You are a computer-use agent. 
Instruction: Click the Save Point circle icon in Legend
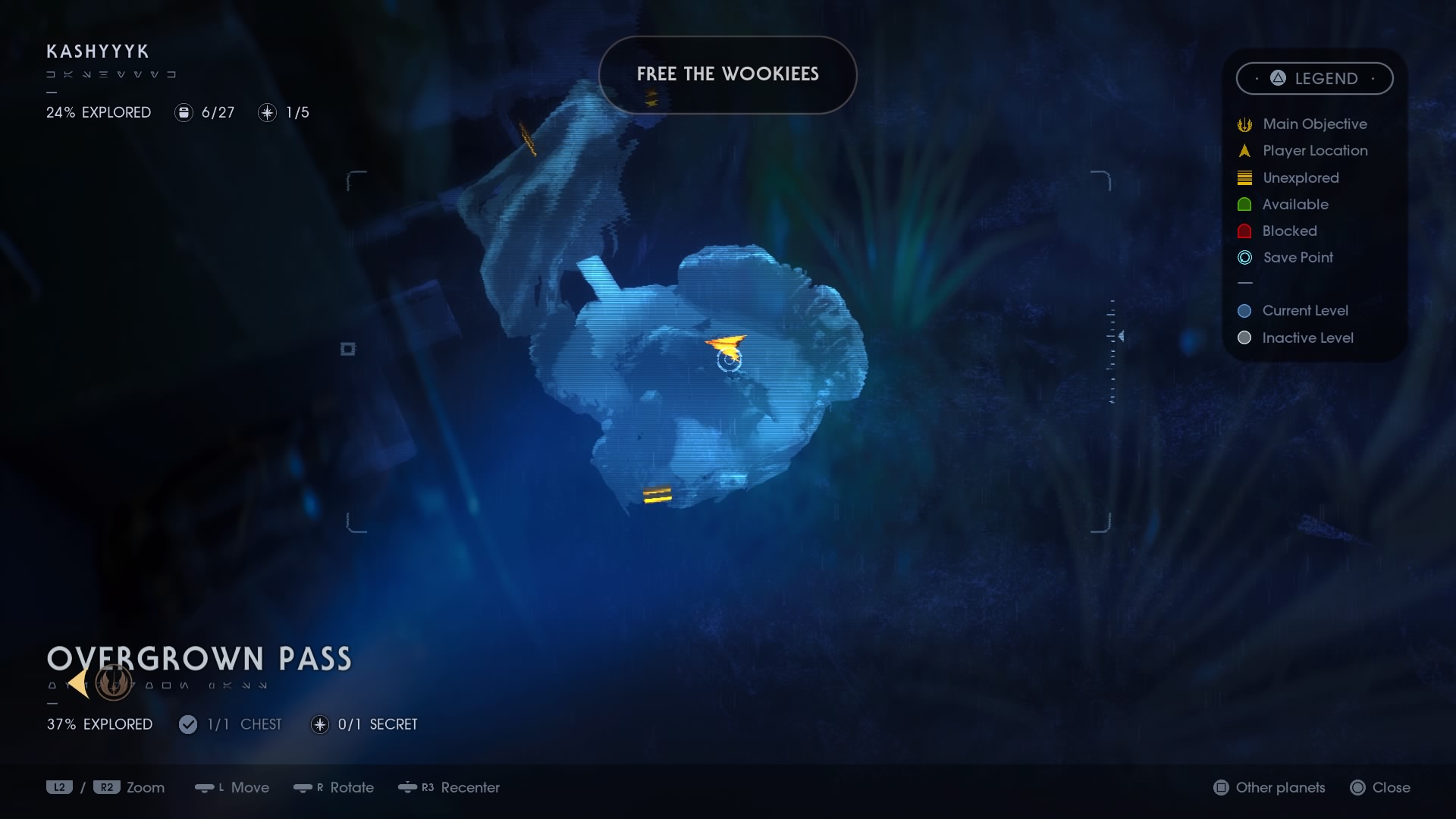1244,257
